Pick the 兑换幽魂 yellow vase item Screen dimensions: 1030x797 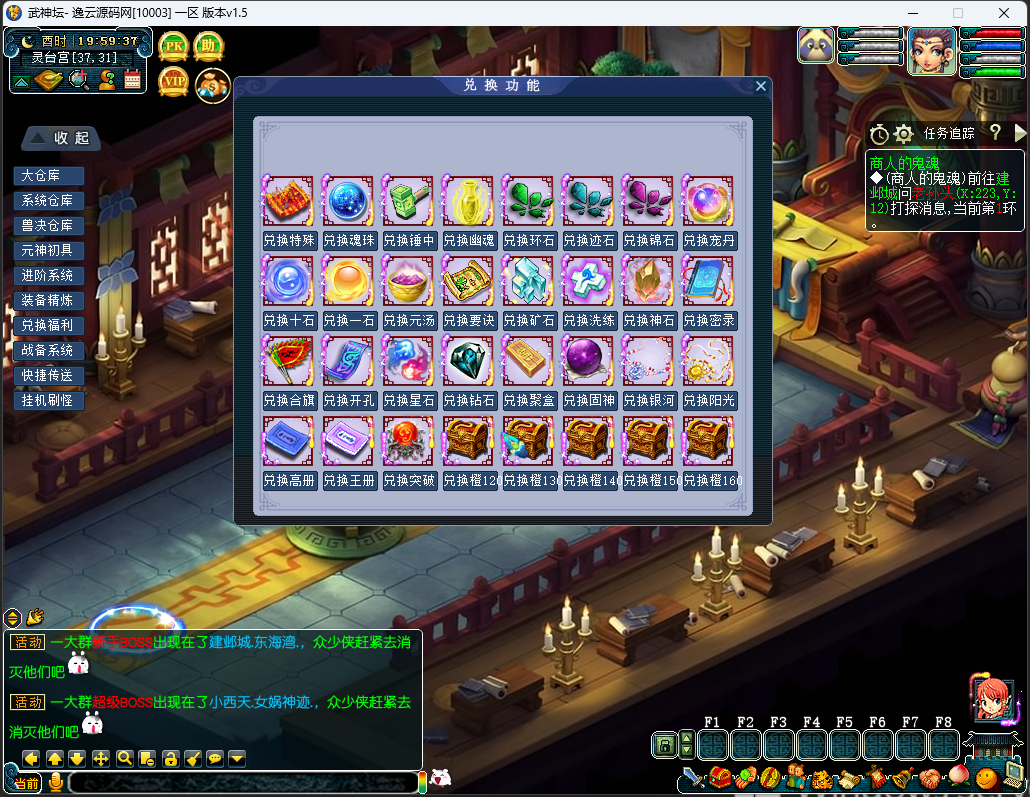coord(468,201)
